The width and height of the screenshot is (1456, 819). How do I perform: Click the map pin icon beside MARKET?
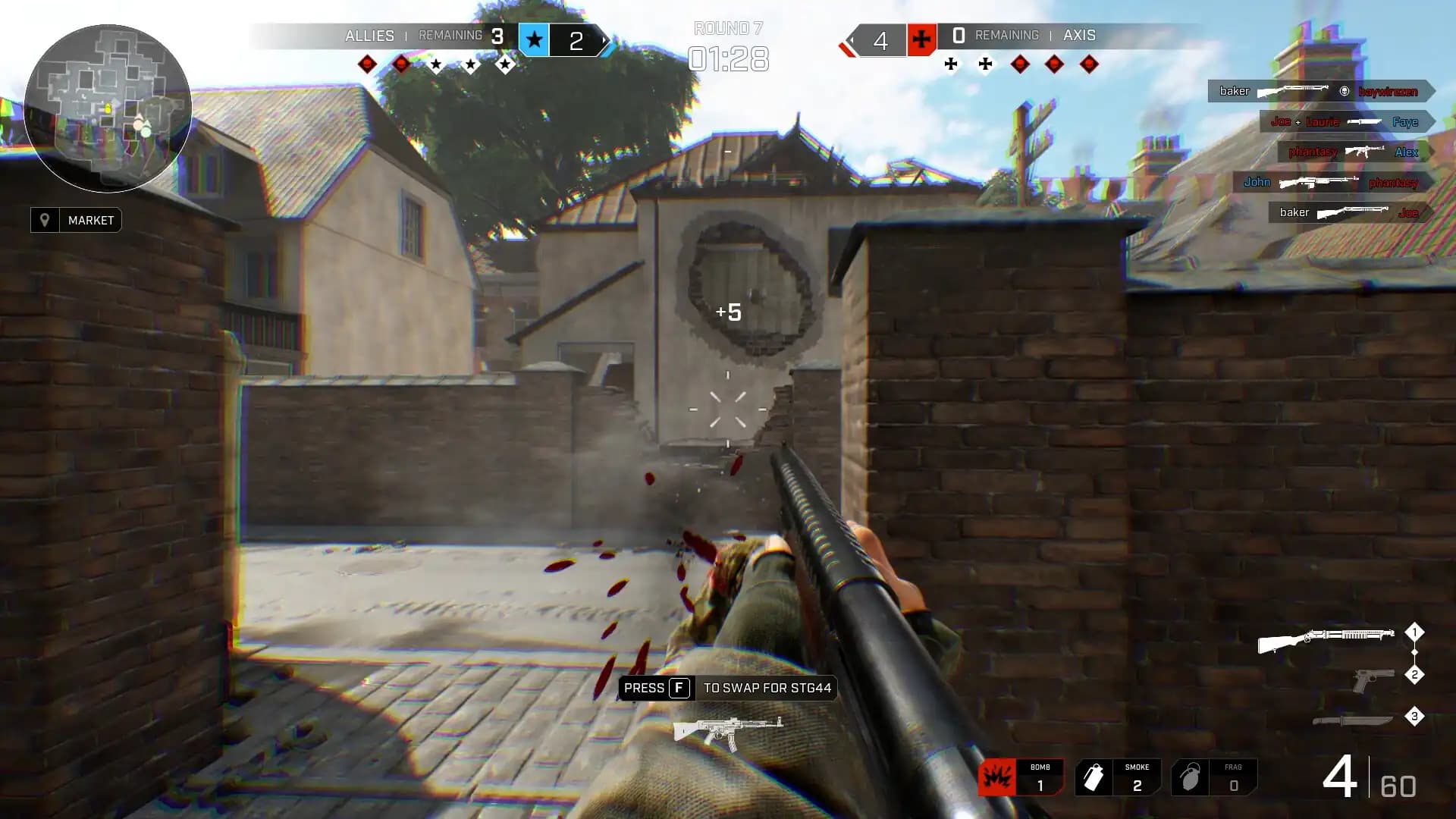(45, 220)
